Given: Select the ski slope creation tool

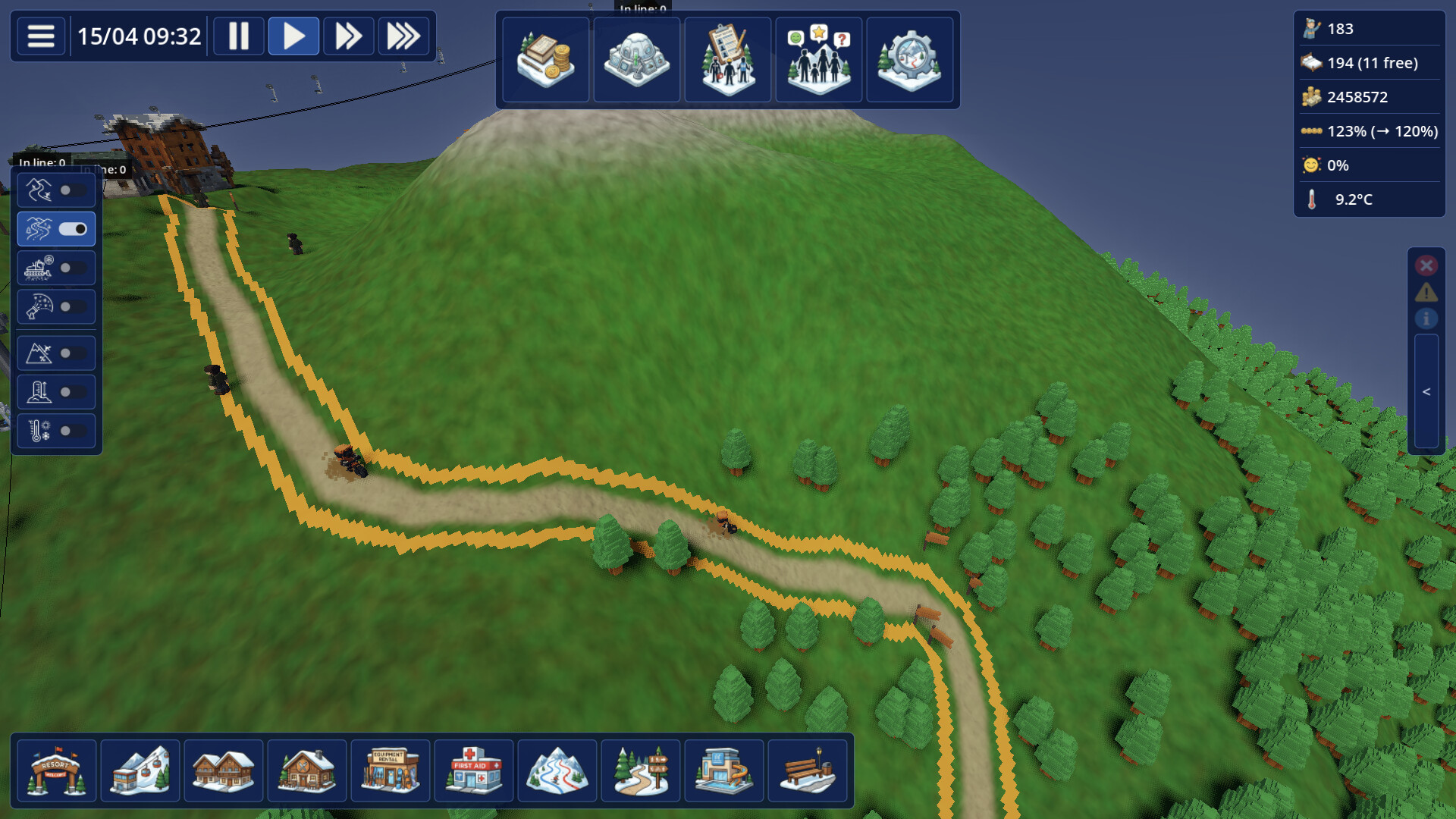Looking at the screenshot, I should [557, 770].
